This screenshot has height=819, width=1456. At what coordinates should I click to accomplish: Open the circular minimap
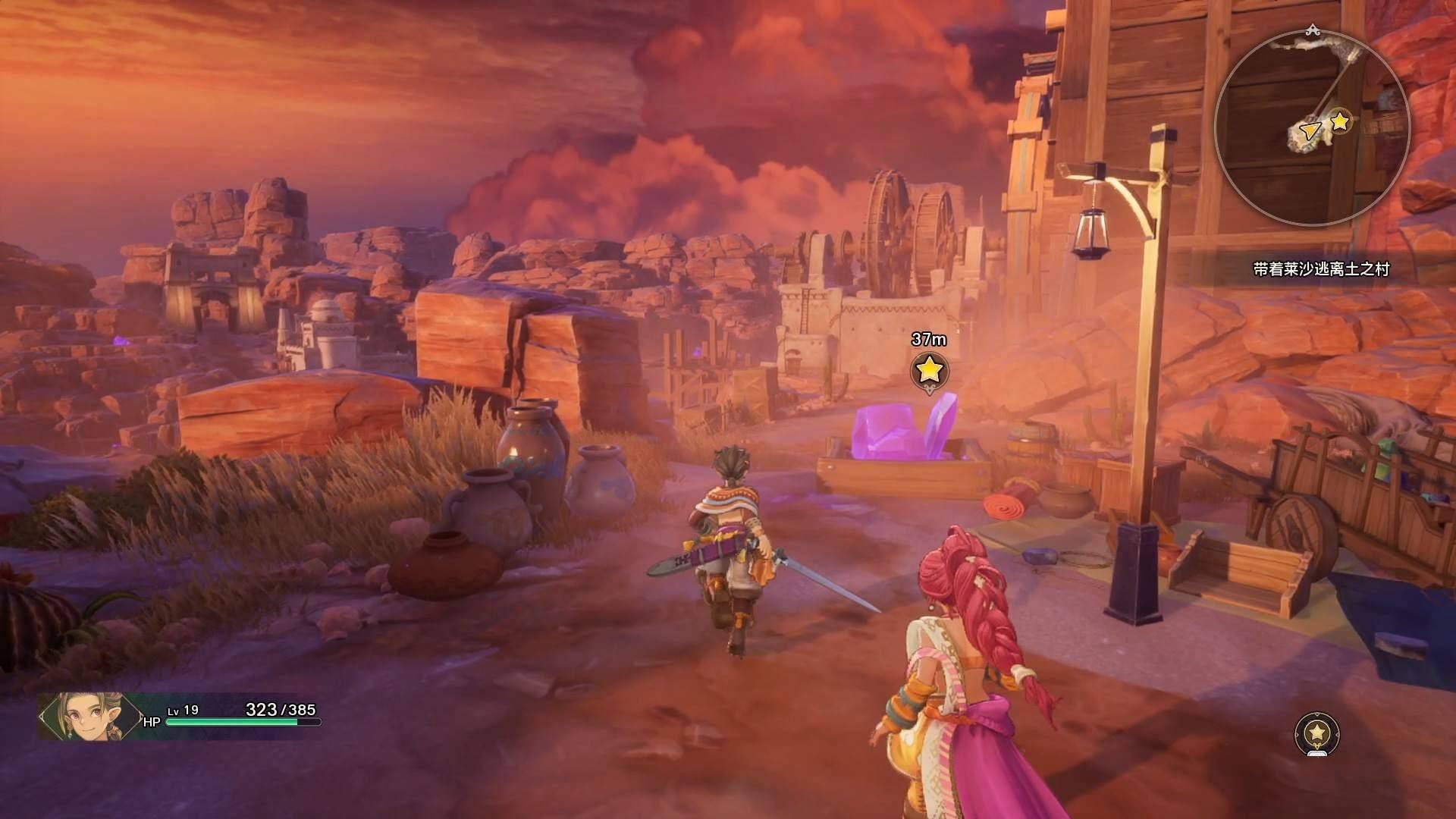1312,127
